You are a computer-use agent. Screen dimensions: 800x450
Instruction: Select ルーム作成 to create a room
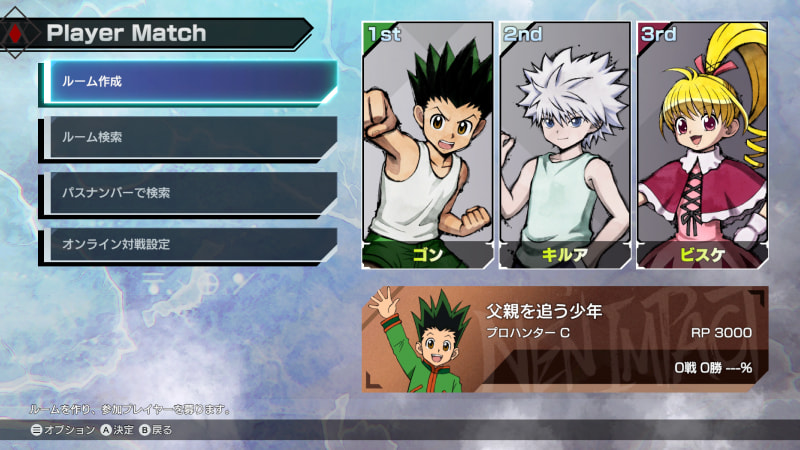(190, 81)
